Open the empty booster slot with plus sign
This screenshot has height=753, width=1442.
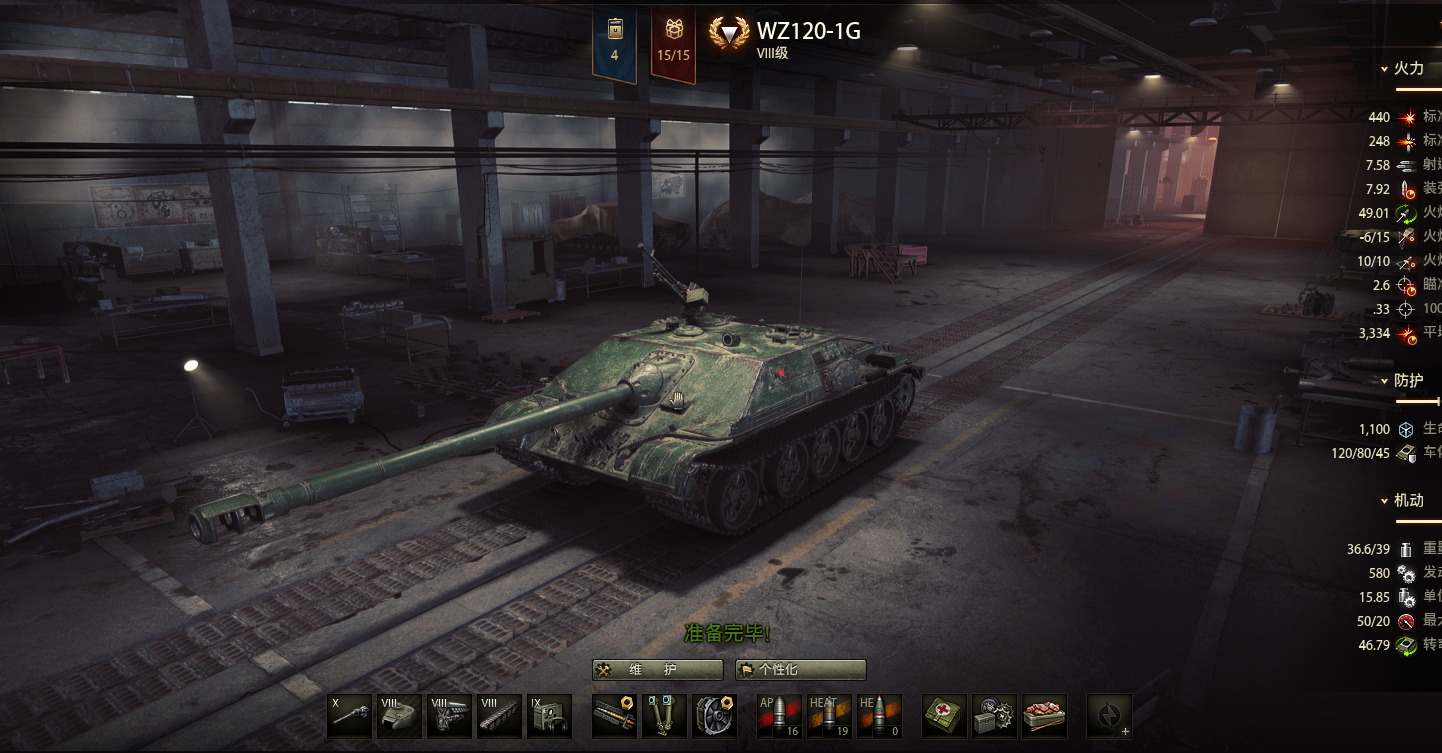click(x=1109, y=716)
